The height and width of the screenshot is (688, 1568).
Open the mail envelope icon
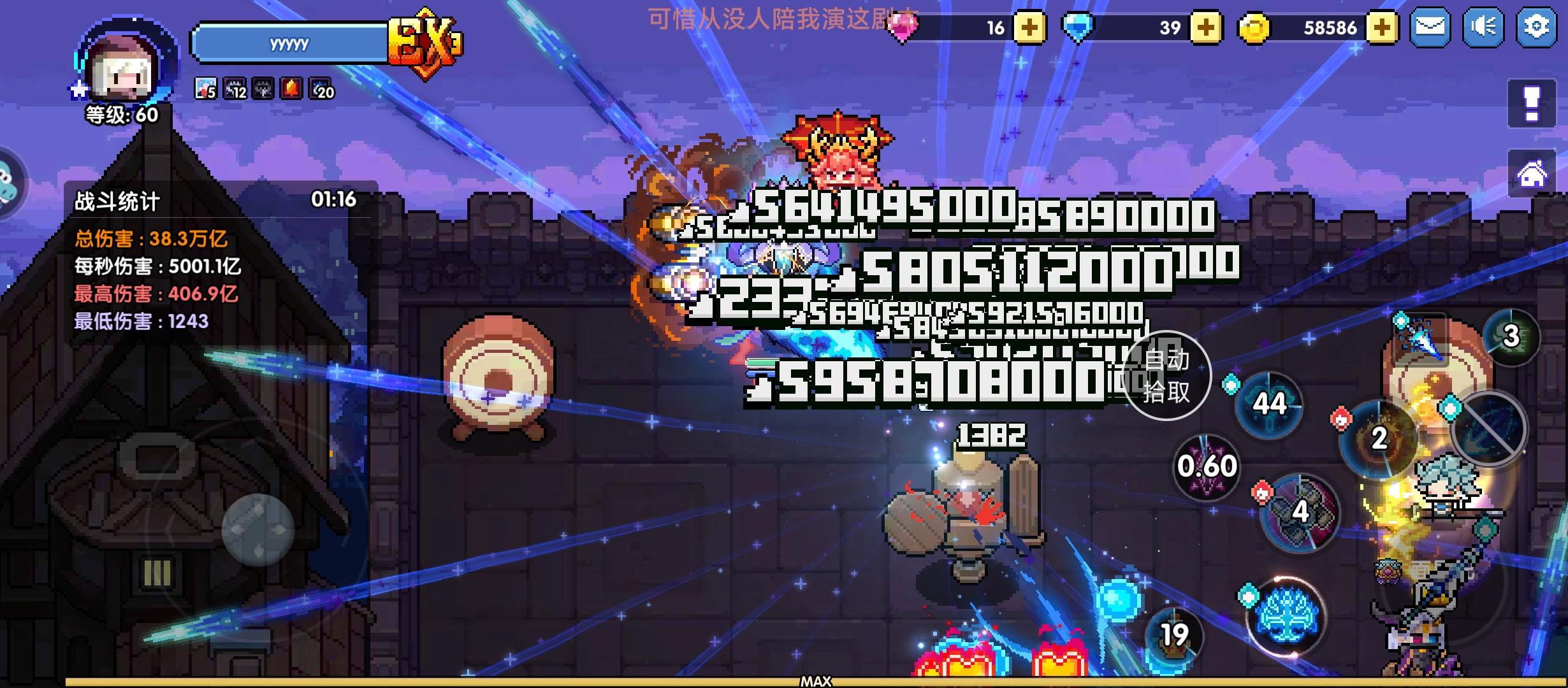[x=1430, y=27]
